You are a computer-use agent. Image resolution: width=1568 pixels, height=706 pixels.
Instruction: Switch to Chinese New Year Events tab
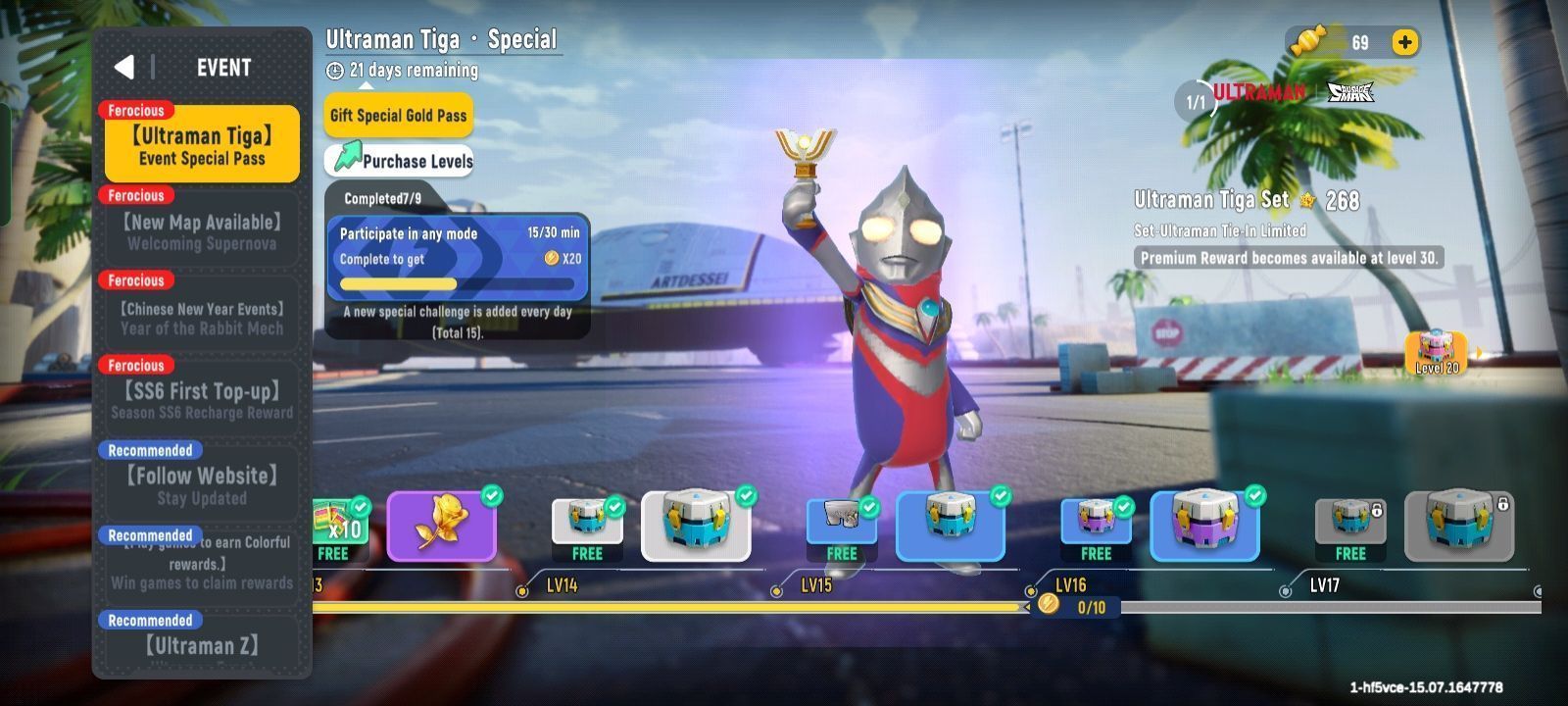point(202,318)
